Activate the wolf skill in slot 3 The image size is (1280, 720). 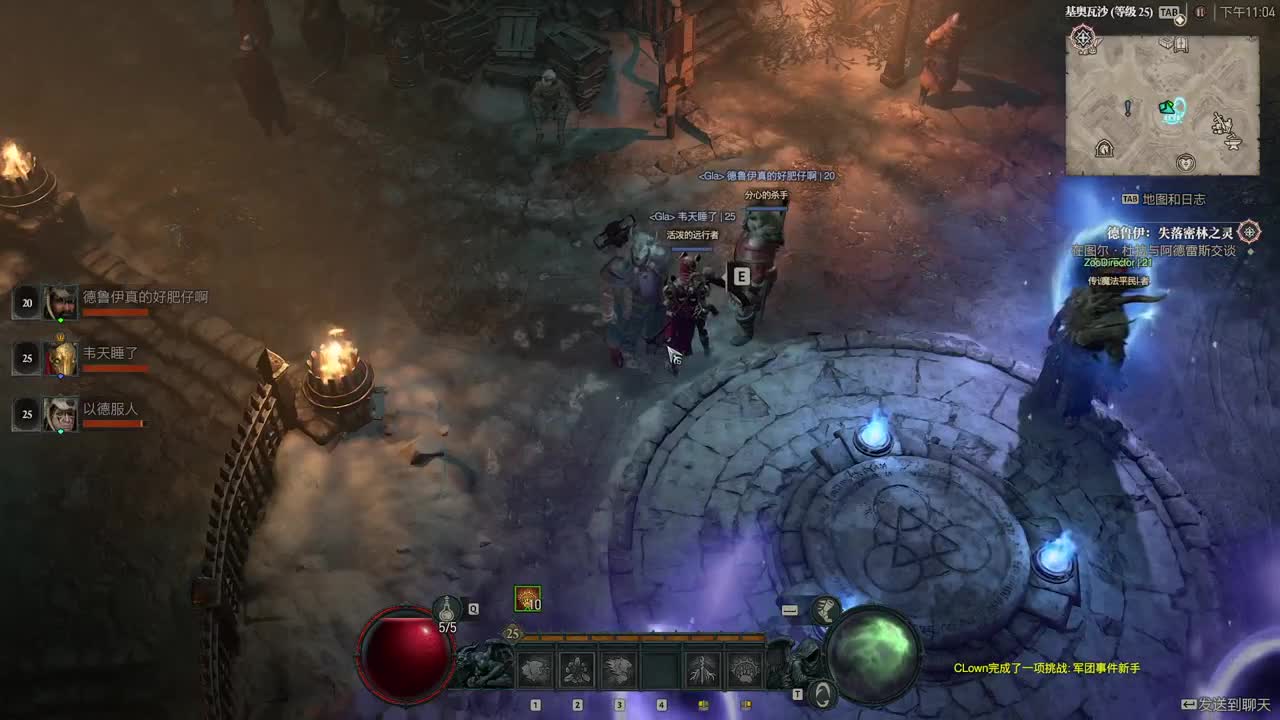619,669
